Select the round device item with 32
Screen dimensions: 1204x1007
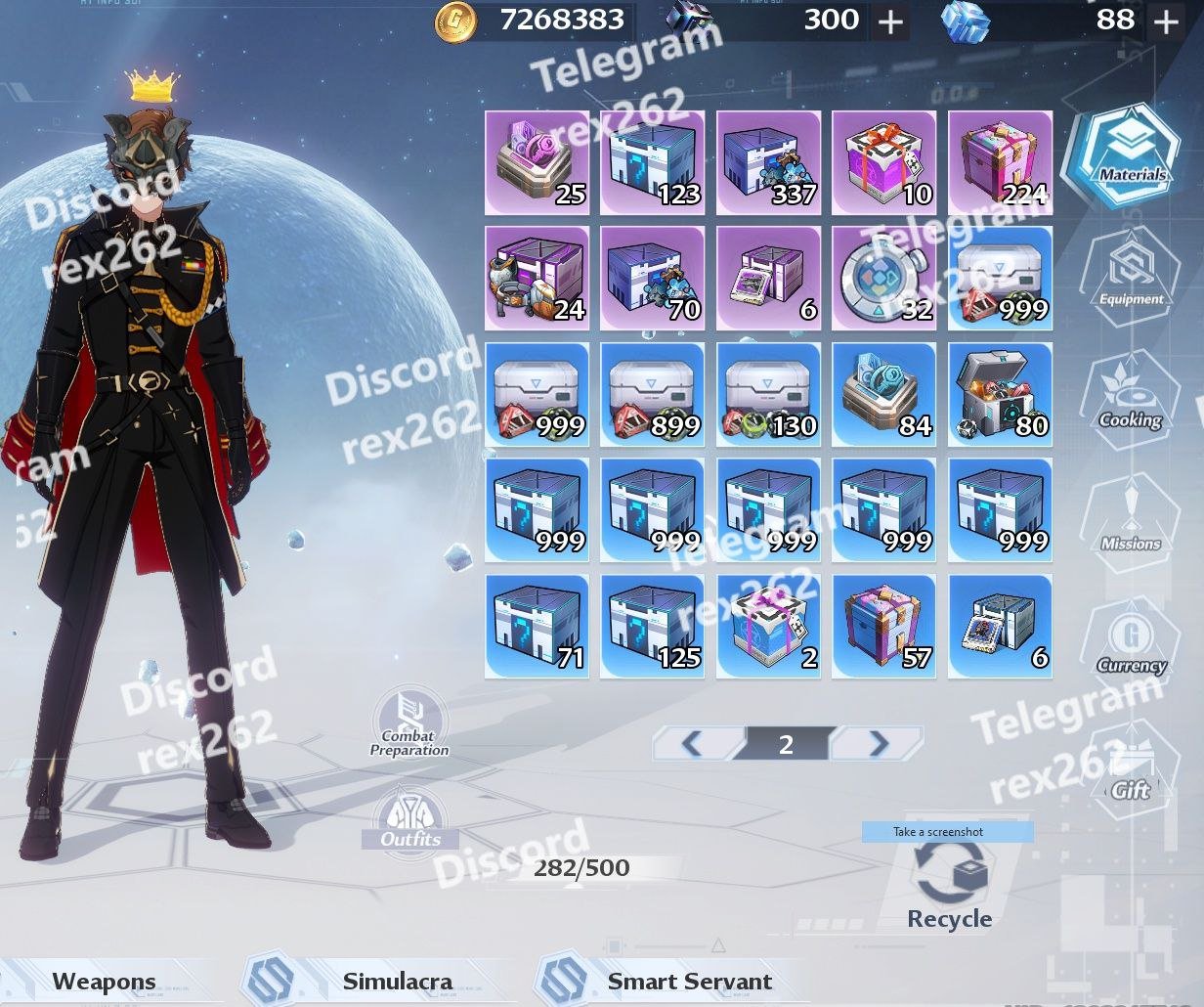pos(883,279)
